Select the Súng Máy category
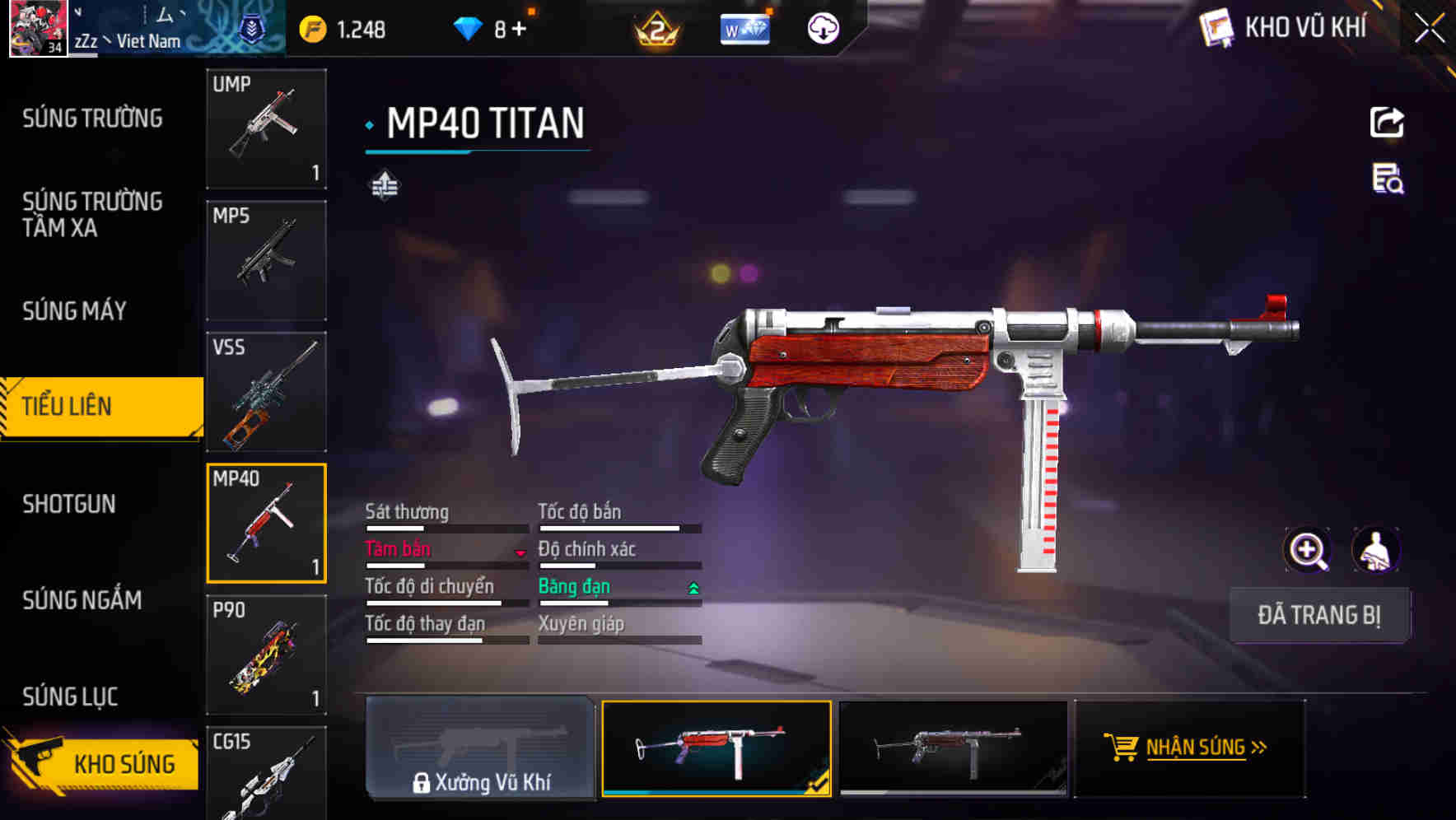 [x=74, y=310]
